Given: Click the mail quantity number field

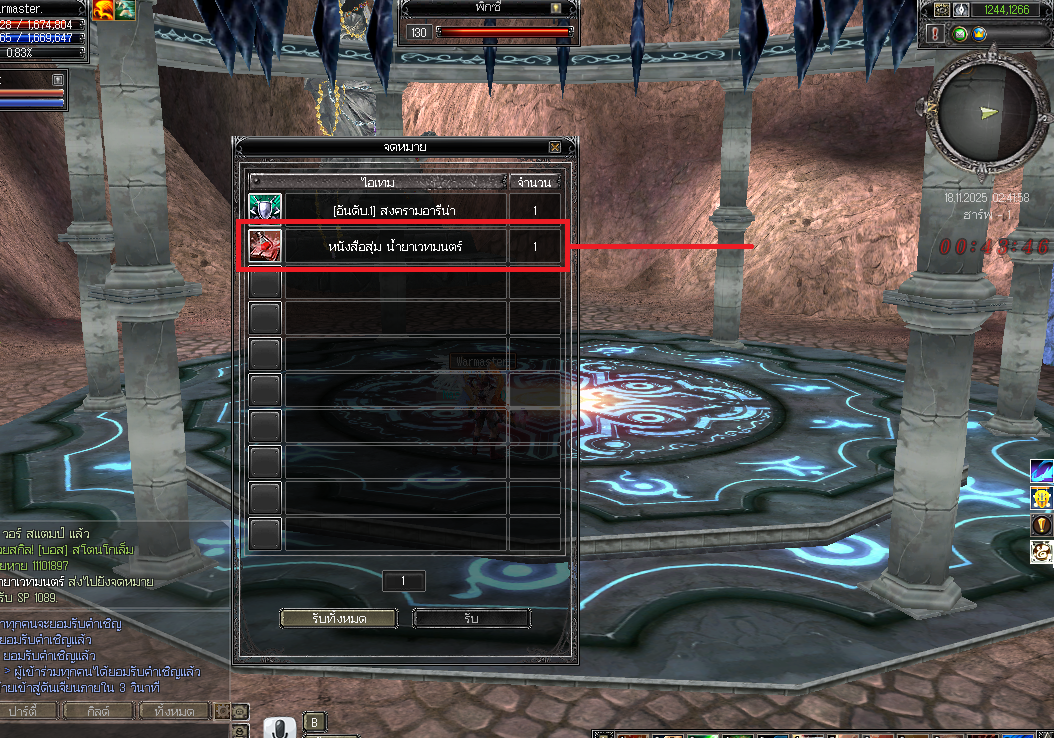Looking at the screenshot, I should tap(404, 581).
